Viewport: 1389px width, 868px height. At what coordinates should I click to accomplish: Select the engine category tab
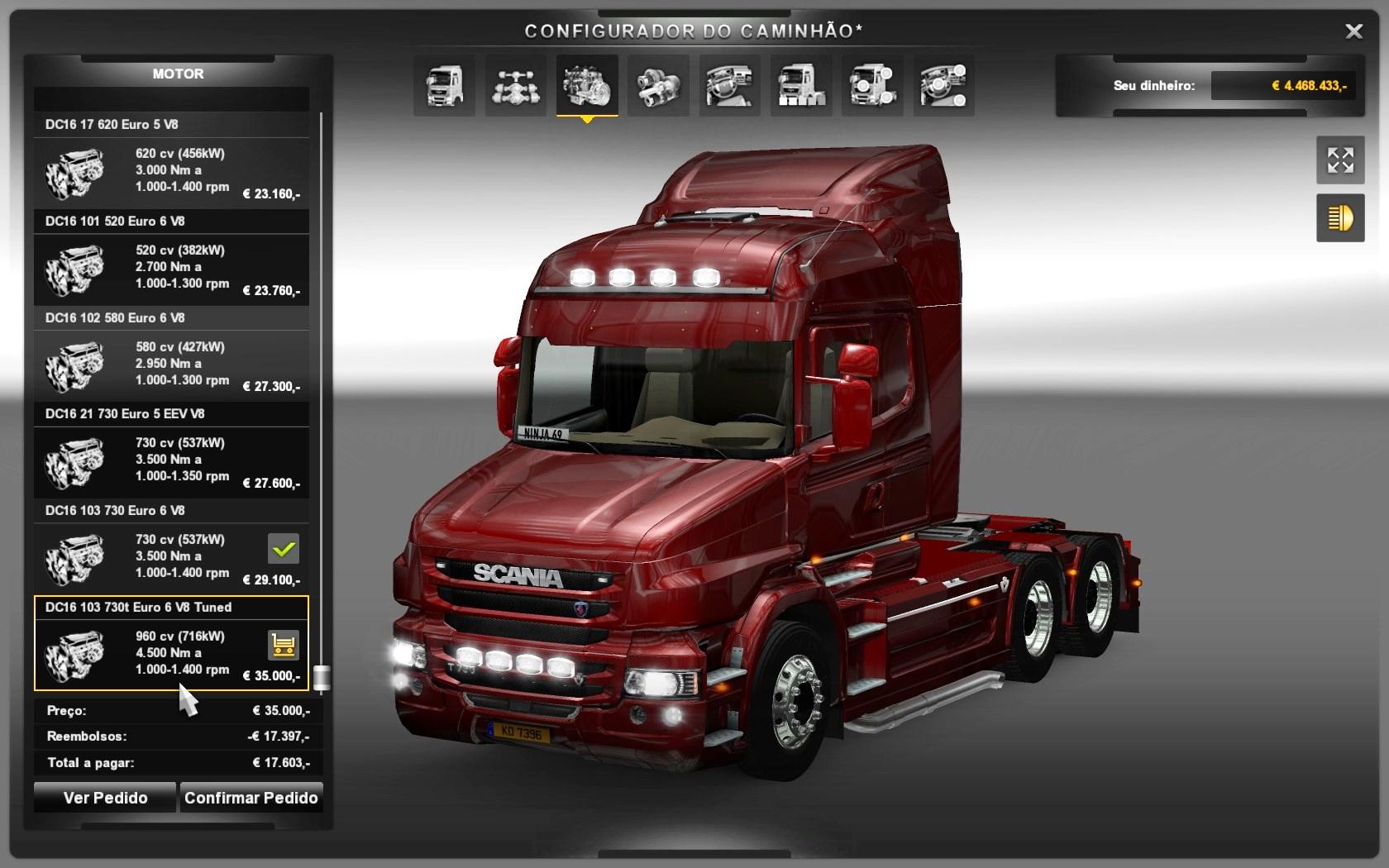(x=587, y=85)
